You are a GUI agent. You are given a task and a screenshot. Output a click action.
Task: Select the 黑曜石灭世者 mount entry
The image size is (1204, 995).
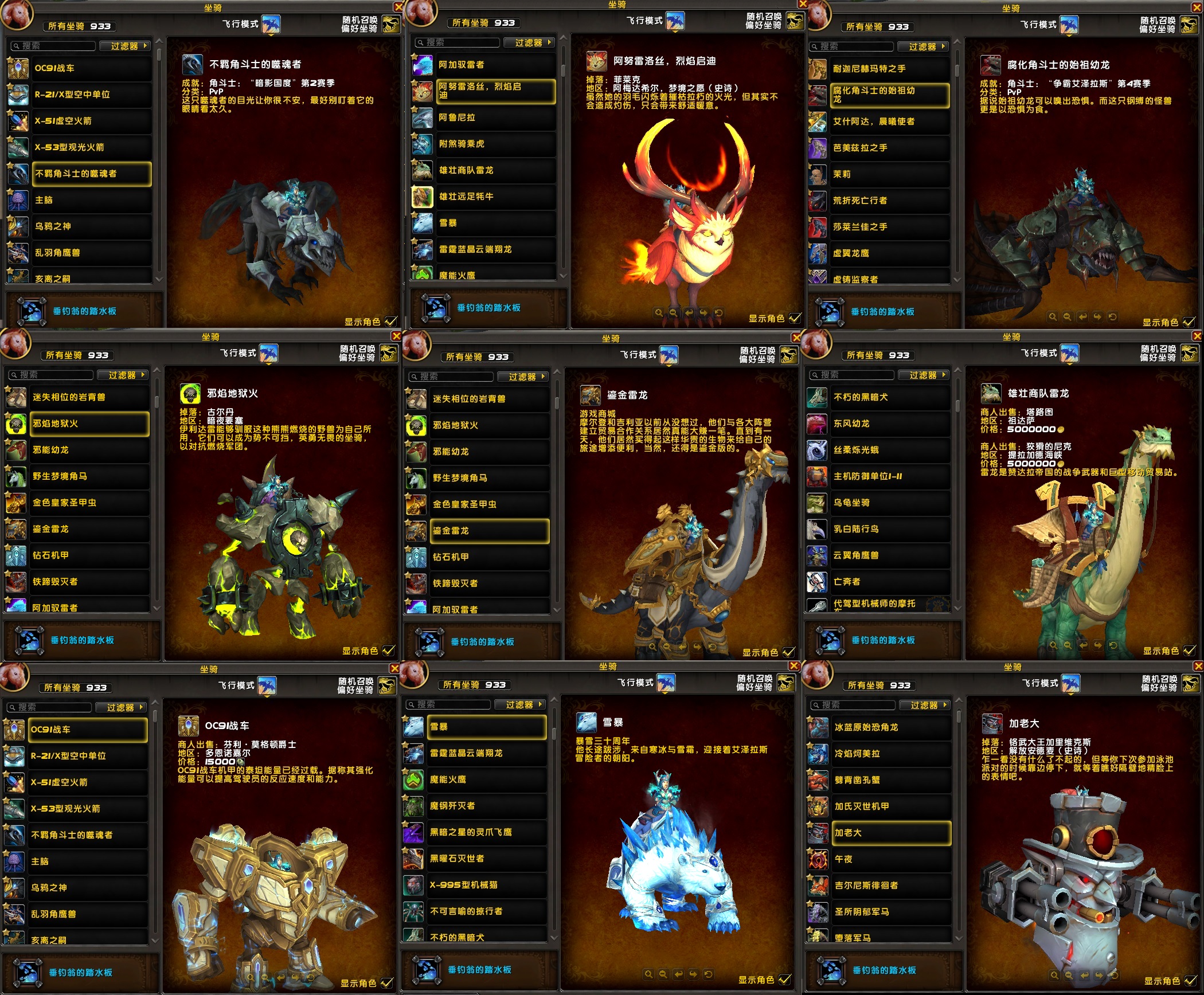487,859
